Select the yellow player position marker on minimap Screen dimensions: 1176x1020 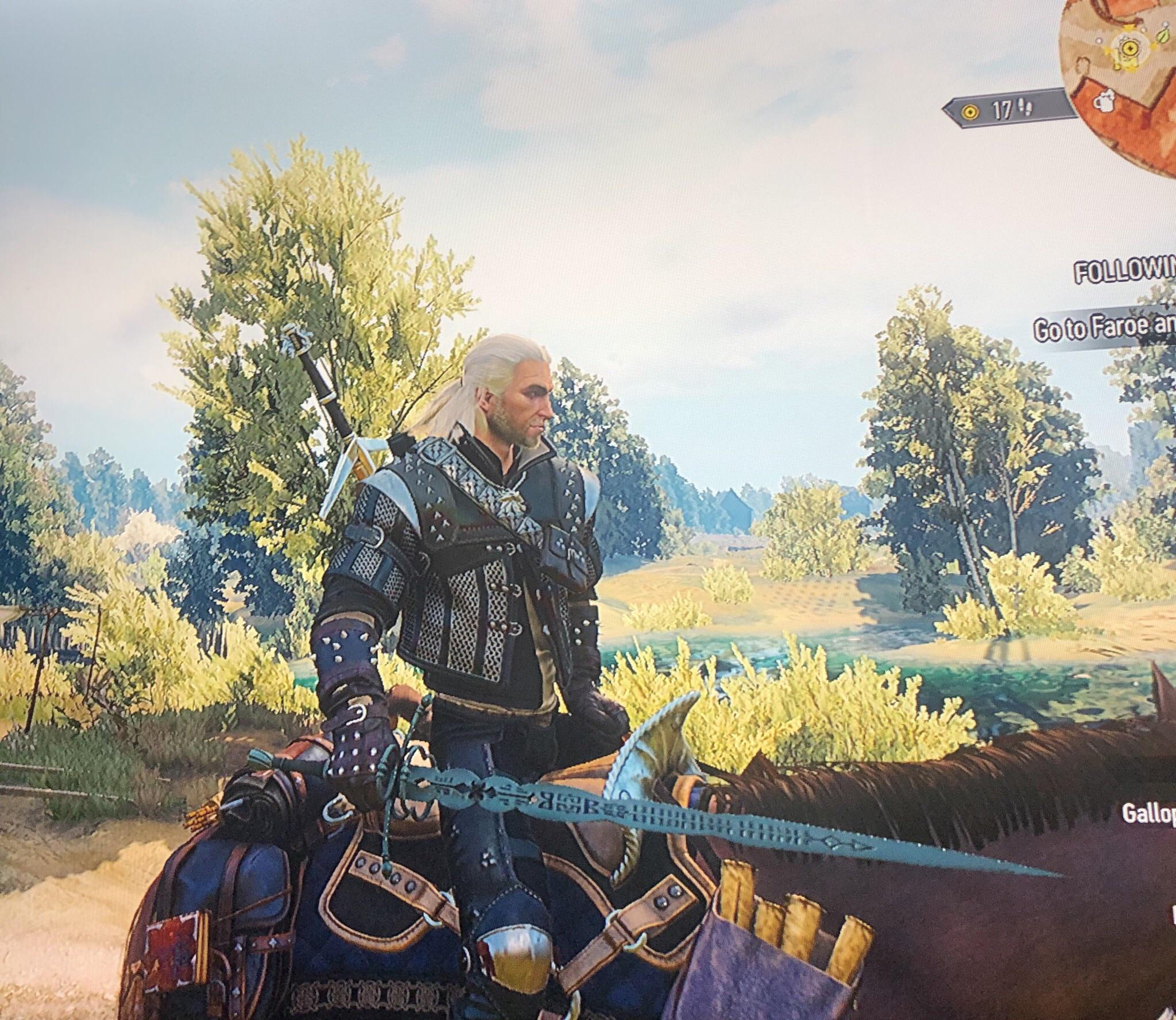1131,48
